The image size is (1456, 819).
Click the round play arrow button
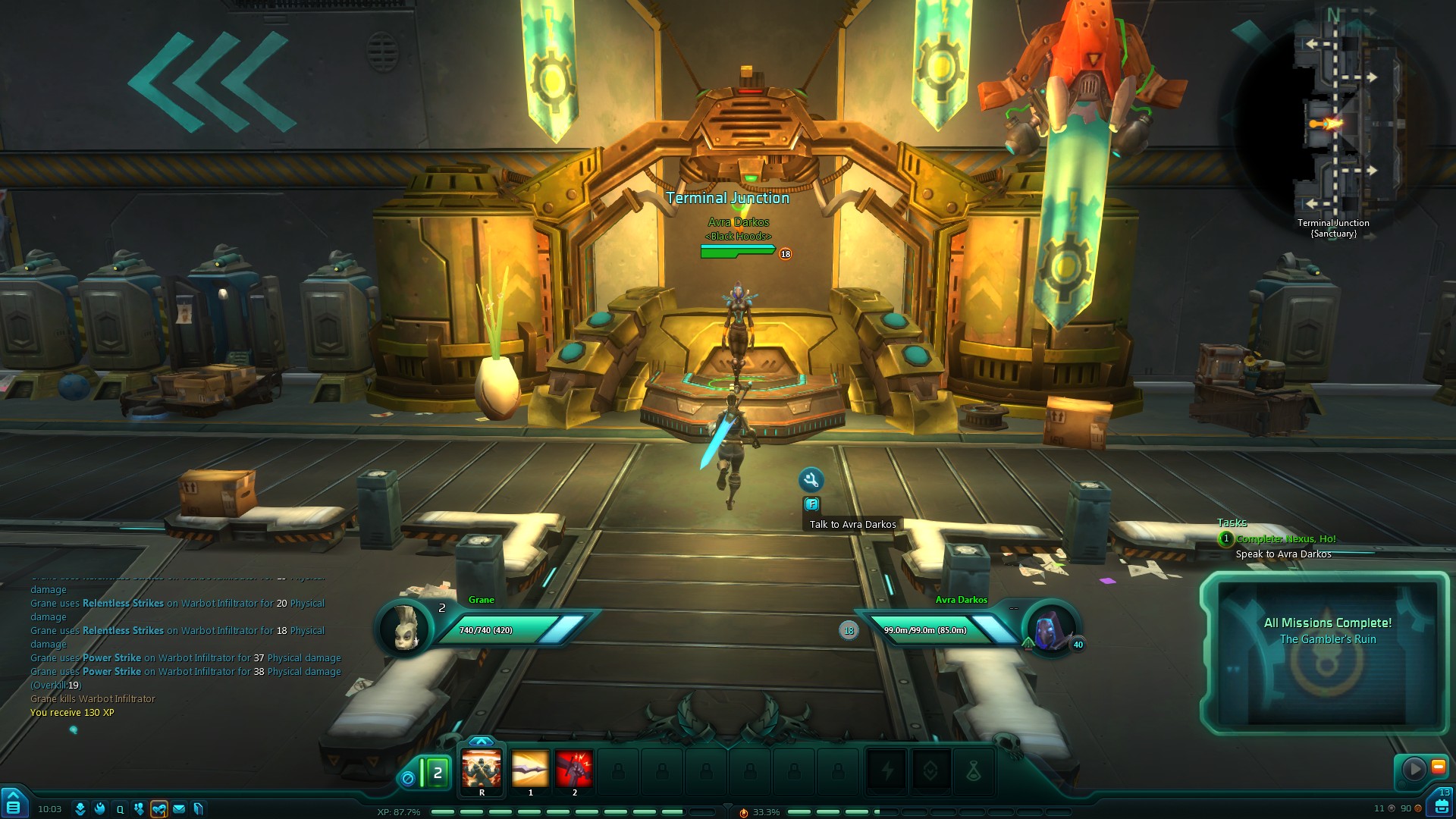1414,768
